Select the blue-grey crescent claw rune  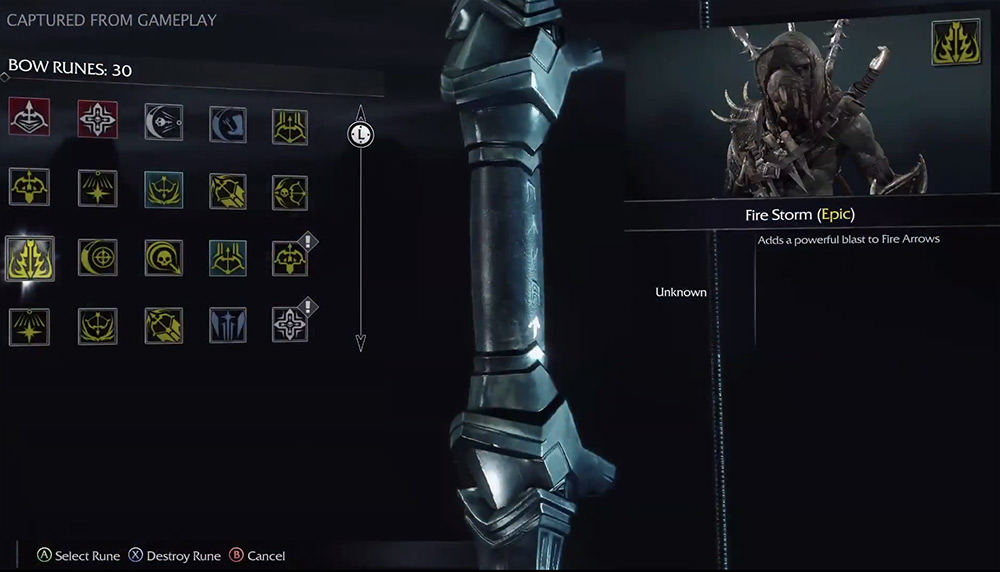point(228,124)
